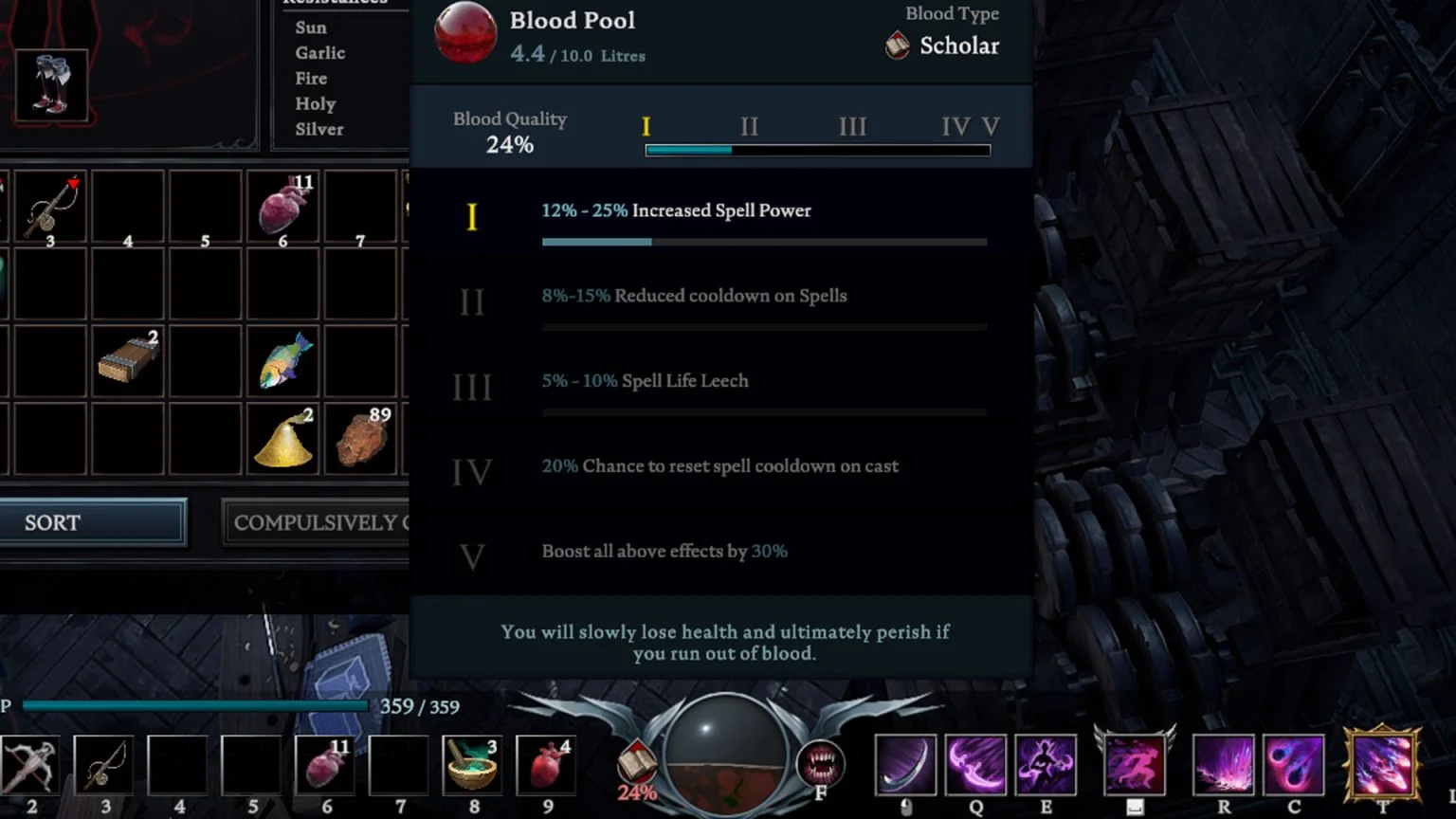Select the E spell ability

pos(1046,764)
